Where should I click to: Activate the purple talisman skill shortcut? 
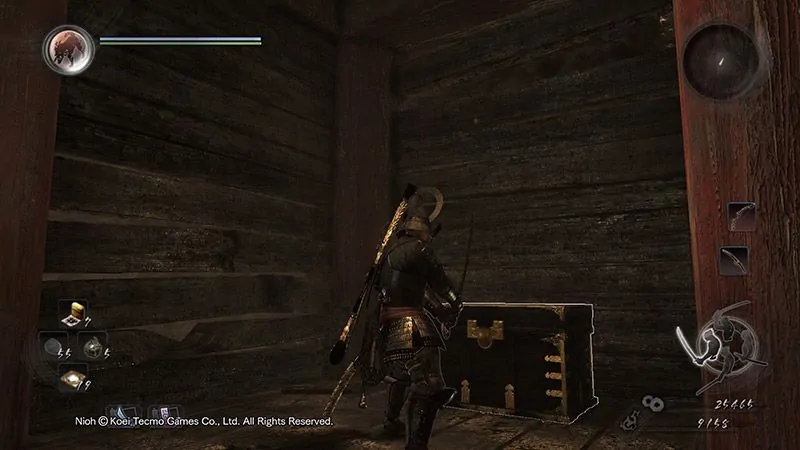(x=161, y=413)
